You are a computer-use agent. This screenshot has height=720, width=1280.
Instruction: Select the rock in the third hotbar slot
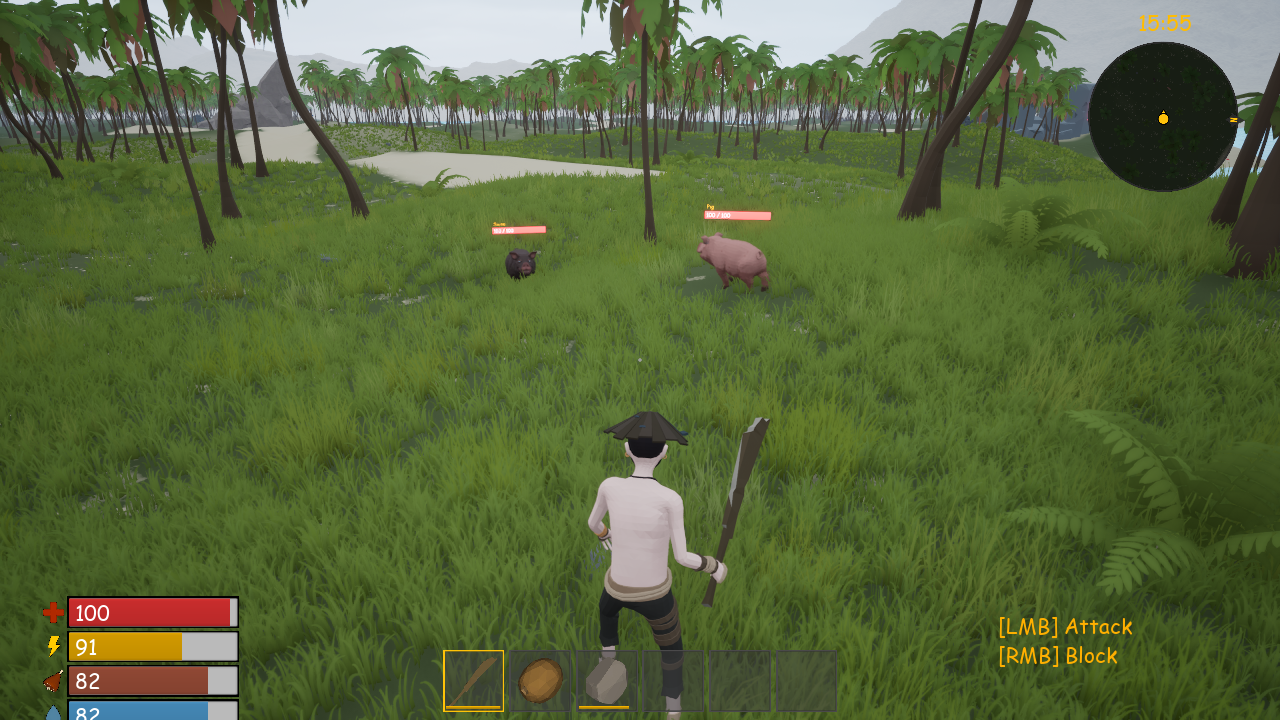click(x=604, y=679)
